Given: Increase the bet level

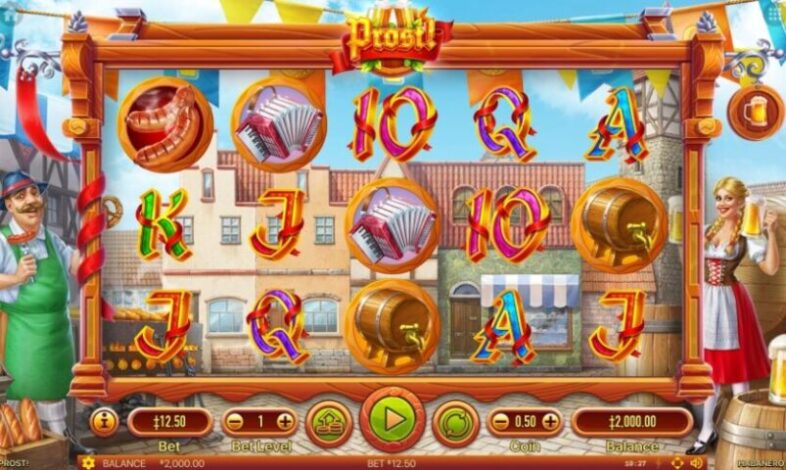Looking at the screenshot, I should coord(285,421).
